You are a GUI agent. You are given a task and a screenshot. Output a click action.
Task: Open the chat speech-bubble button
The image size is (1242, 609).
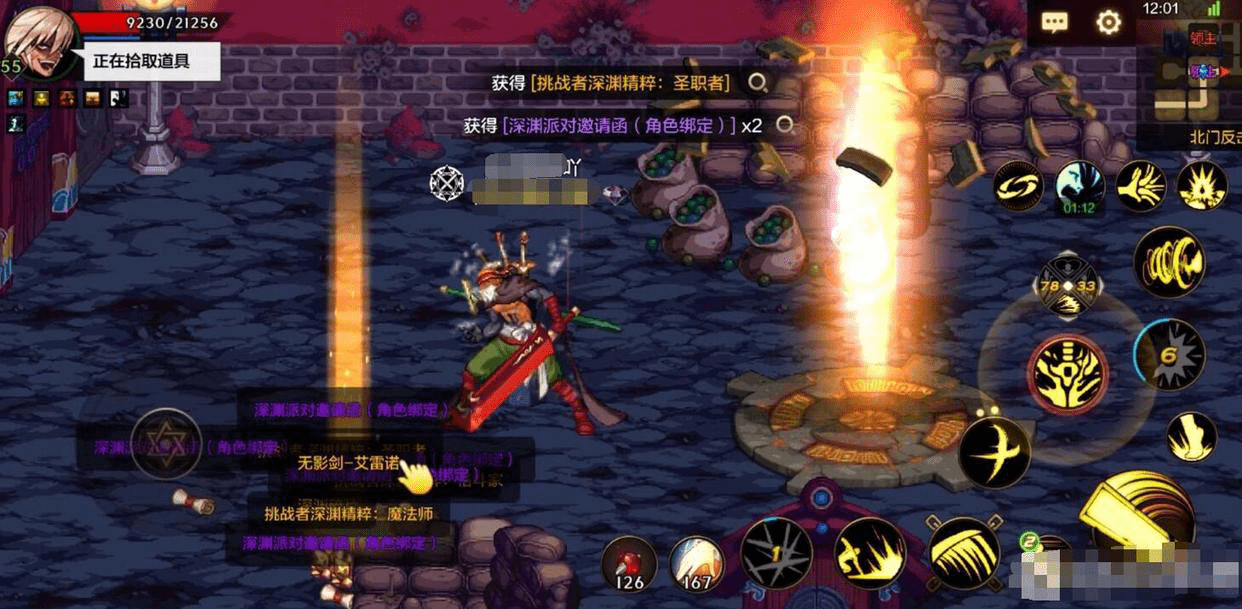click(1055, 23)
